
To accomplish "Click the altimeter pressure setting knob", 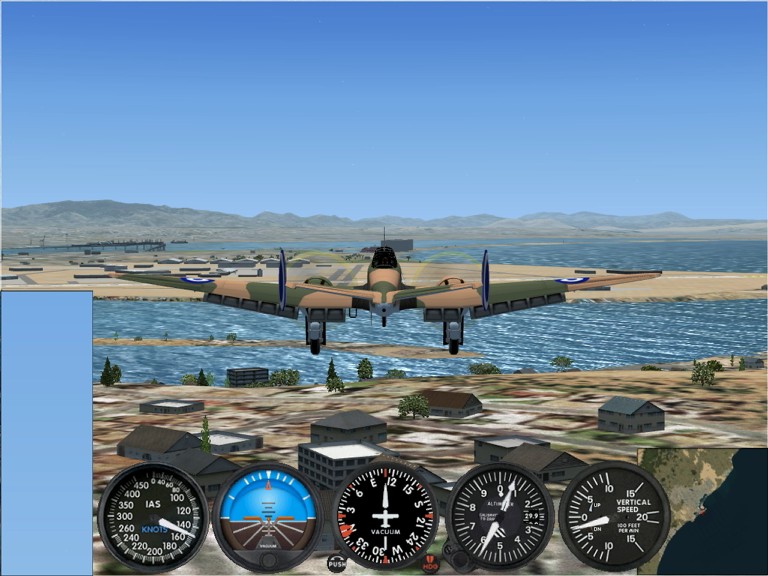I will coord(458,560).
